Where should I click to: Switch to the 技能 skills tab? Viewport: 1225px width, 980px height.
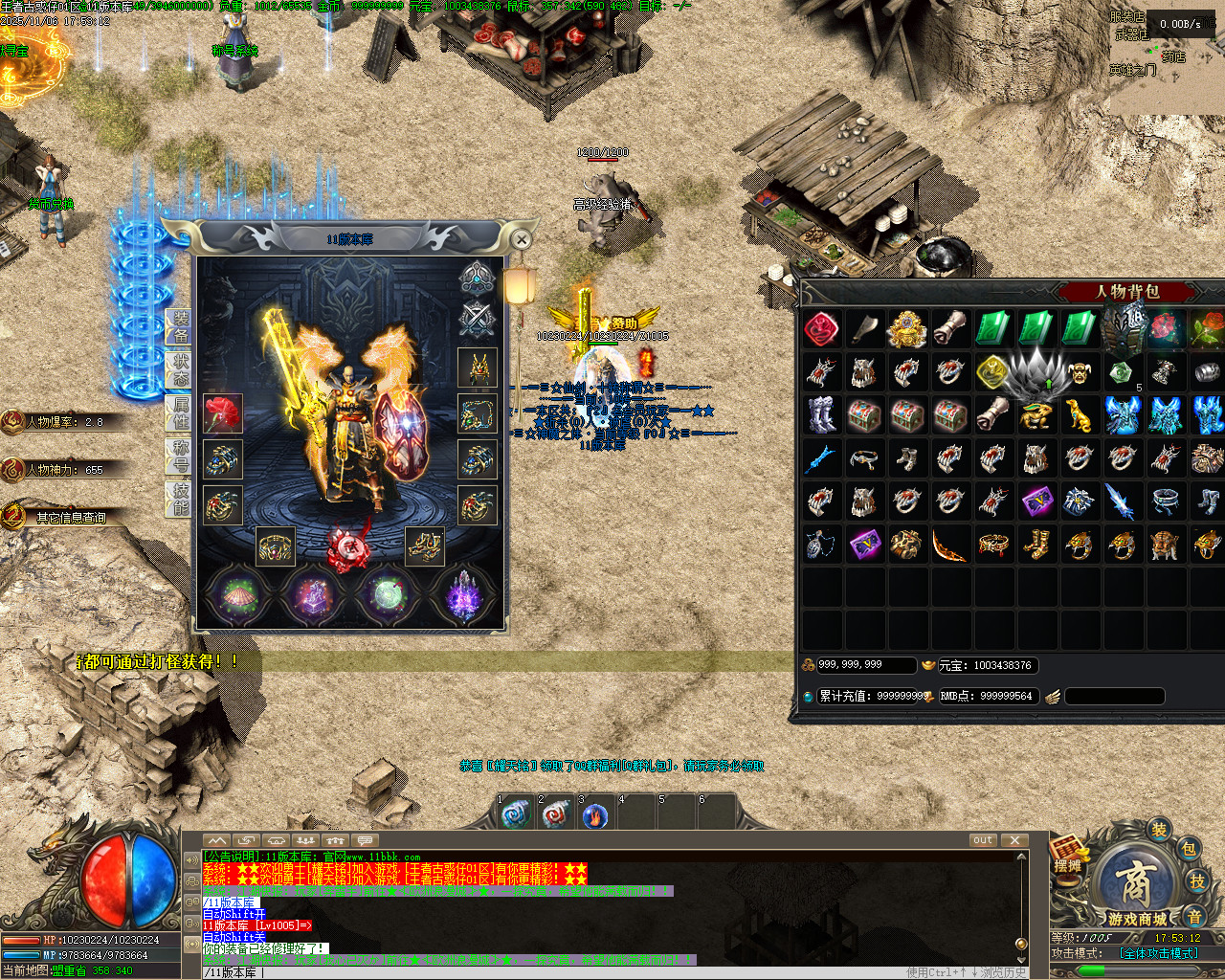coord(180,499)
